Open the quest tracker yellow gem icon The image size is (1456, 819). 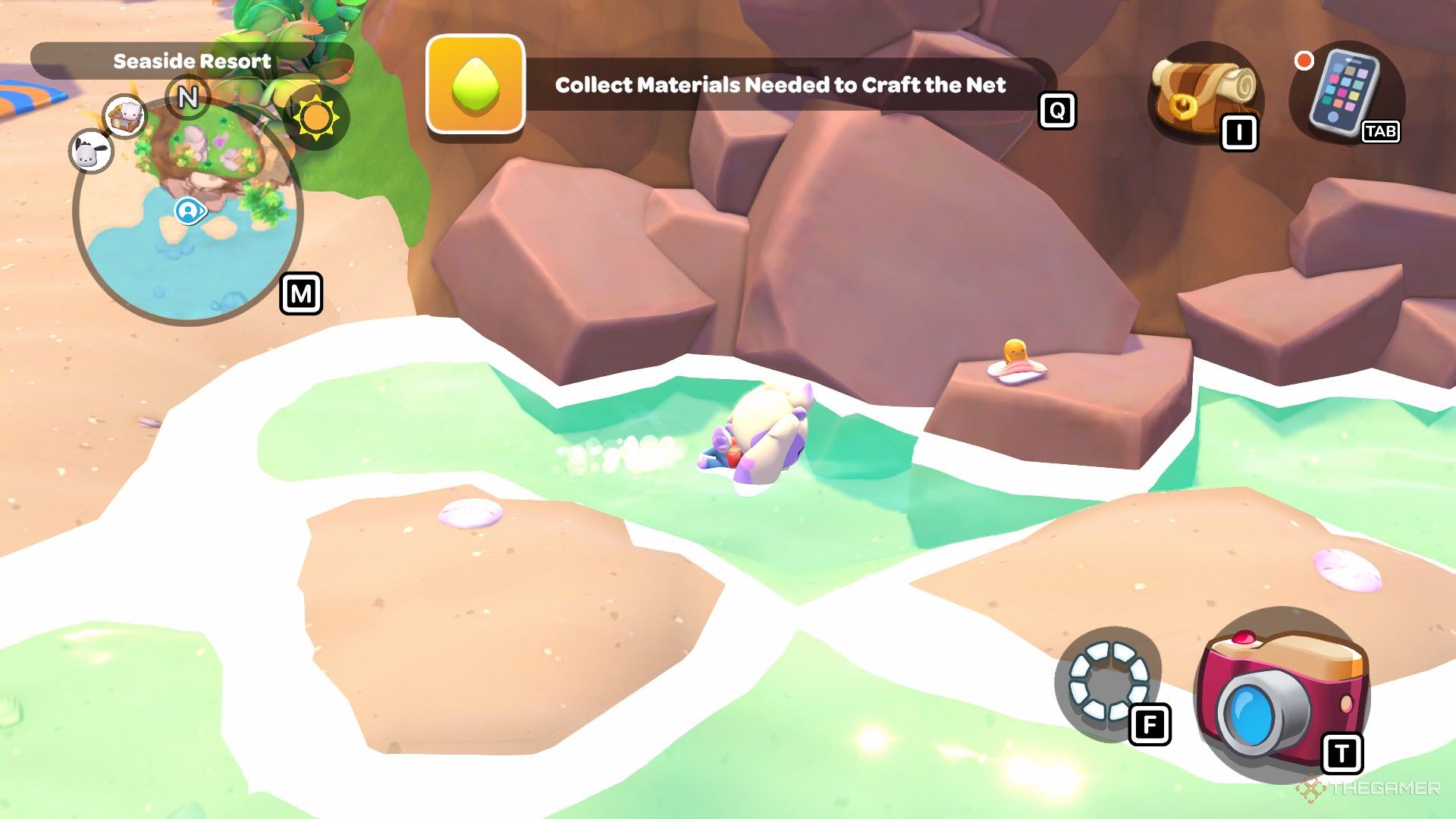tap(475, 85)
